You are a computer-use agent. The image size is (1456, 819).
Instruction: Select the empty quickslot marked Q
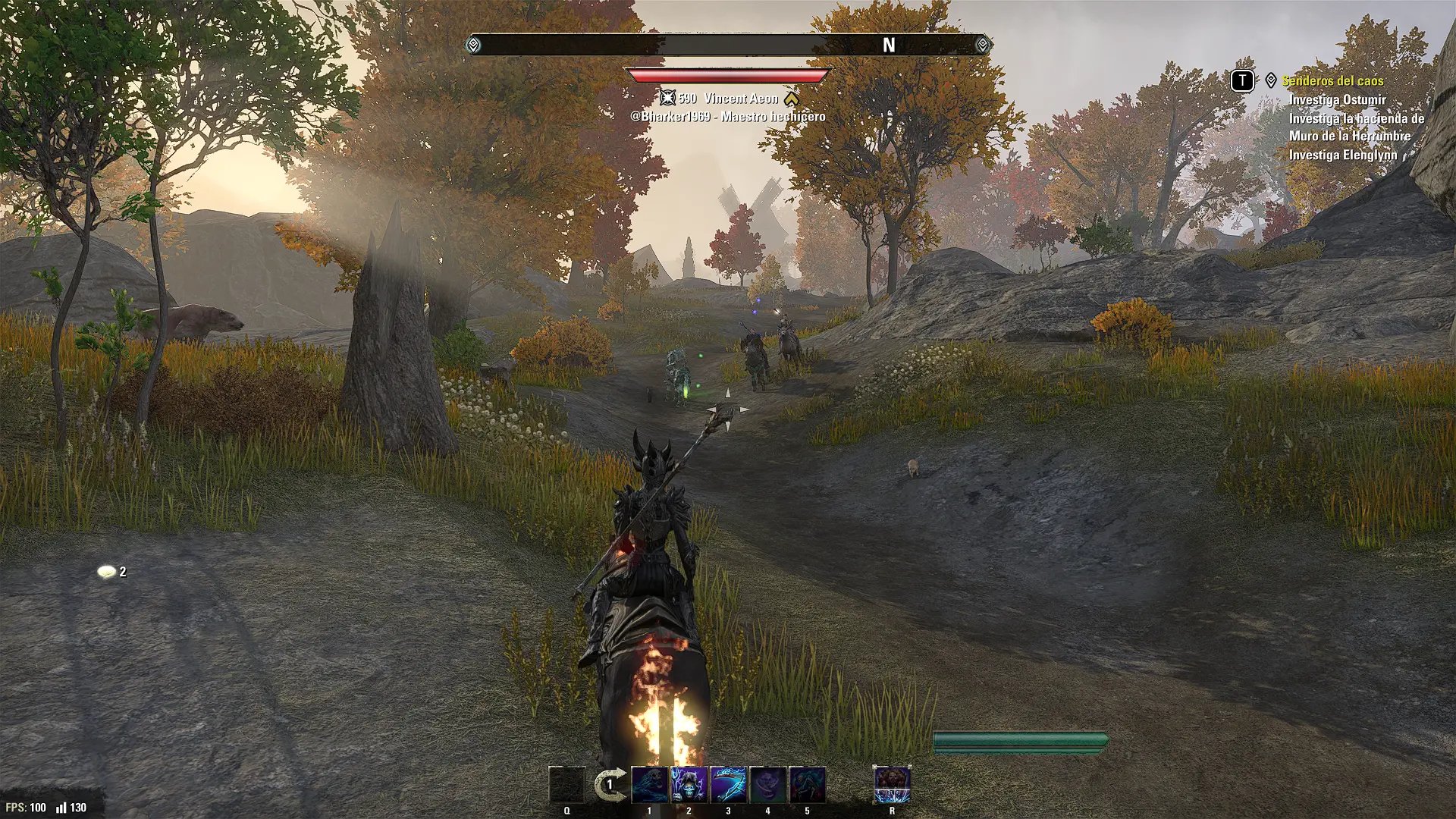(566, 784)
